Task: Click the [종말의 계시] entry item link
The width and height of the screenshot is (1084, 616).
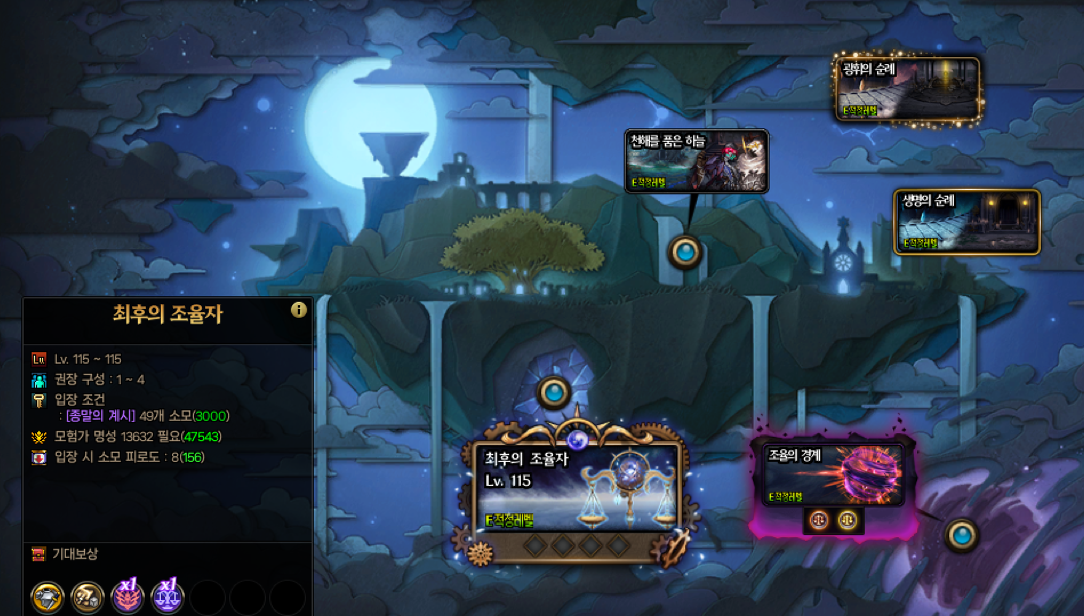Action: click(x=100, y=416)
